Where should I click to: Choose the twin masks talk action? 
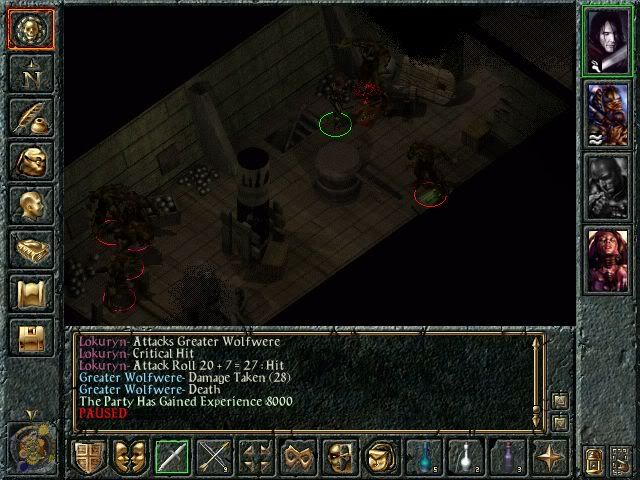tap(130, 457)
